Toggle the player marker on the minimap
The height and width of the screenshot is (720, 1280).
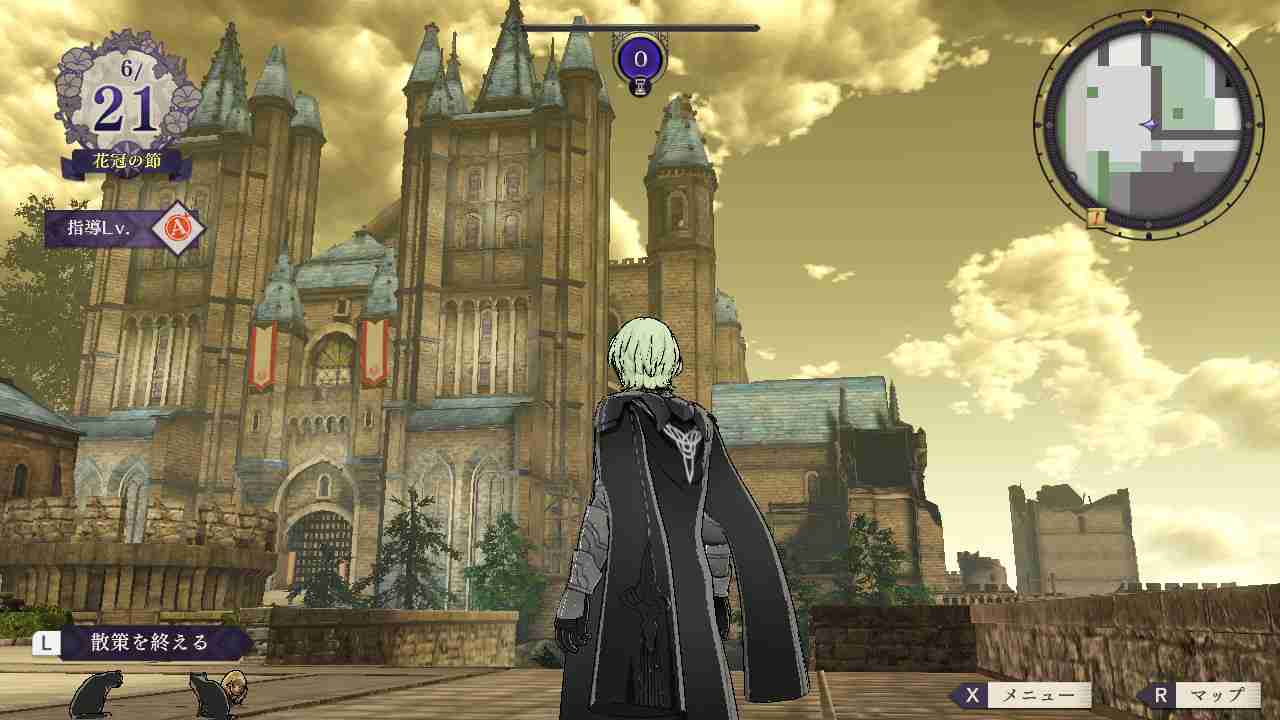1150,123
